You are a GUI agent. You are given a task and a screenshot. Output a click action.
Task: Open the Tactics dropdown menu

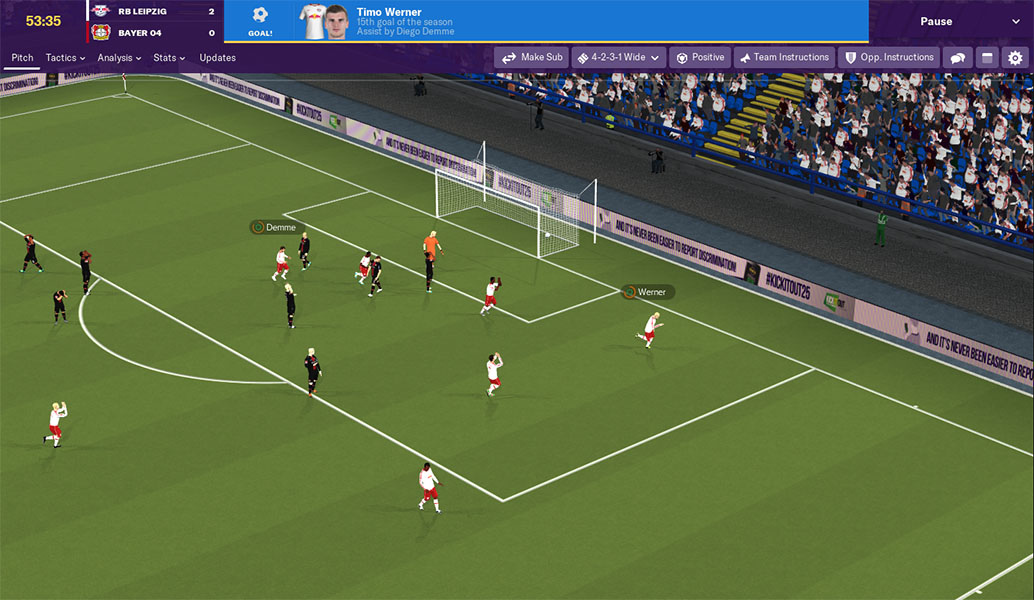click(x=65, y=58)
